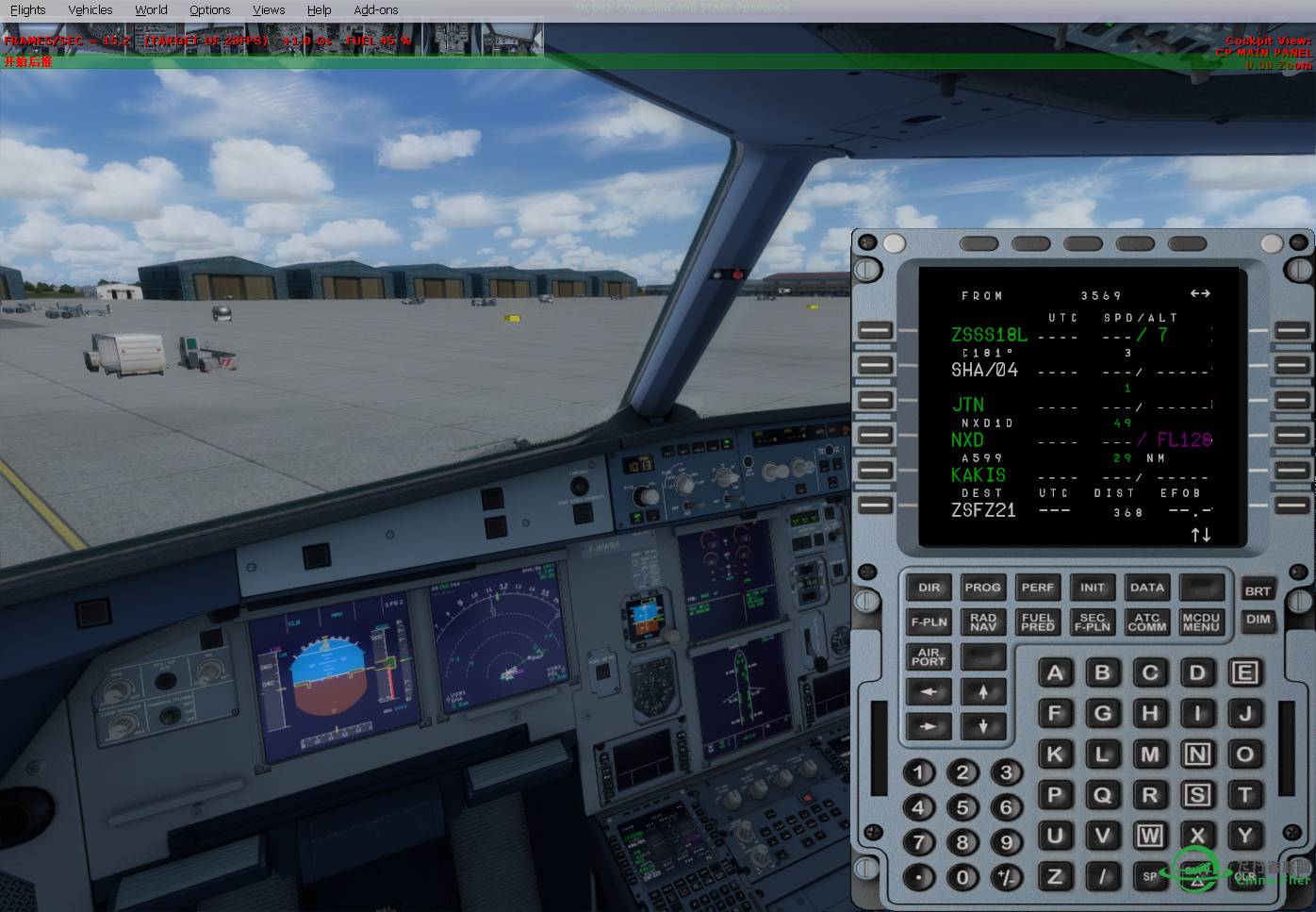Increase brightness with the BRT key
1316x912 pixels.
coord(1258,591)
